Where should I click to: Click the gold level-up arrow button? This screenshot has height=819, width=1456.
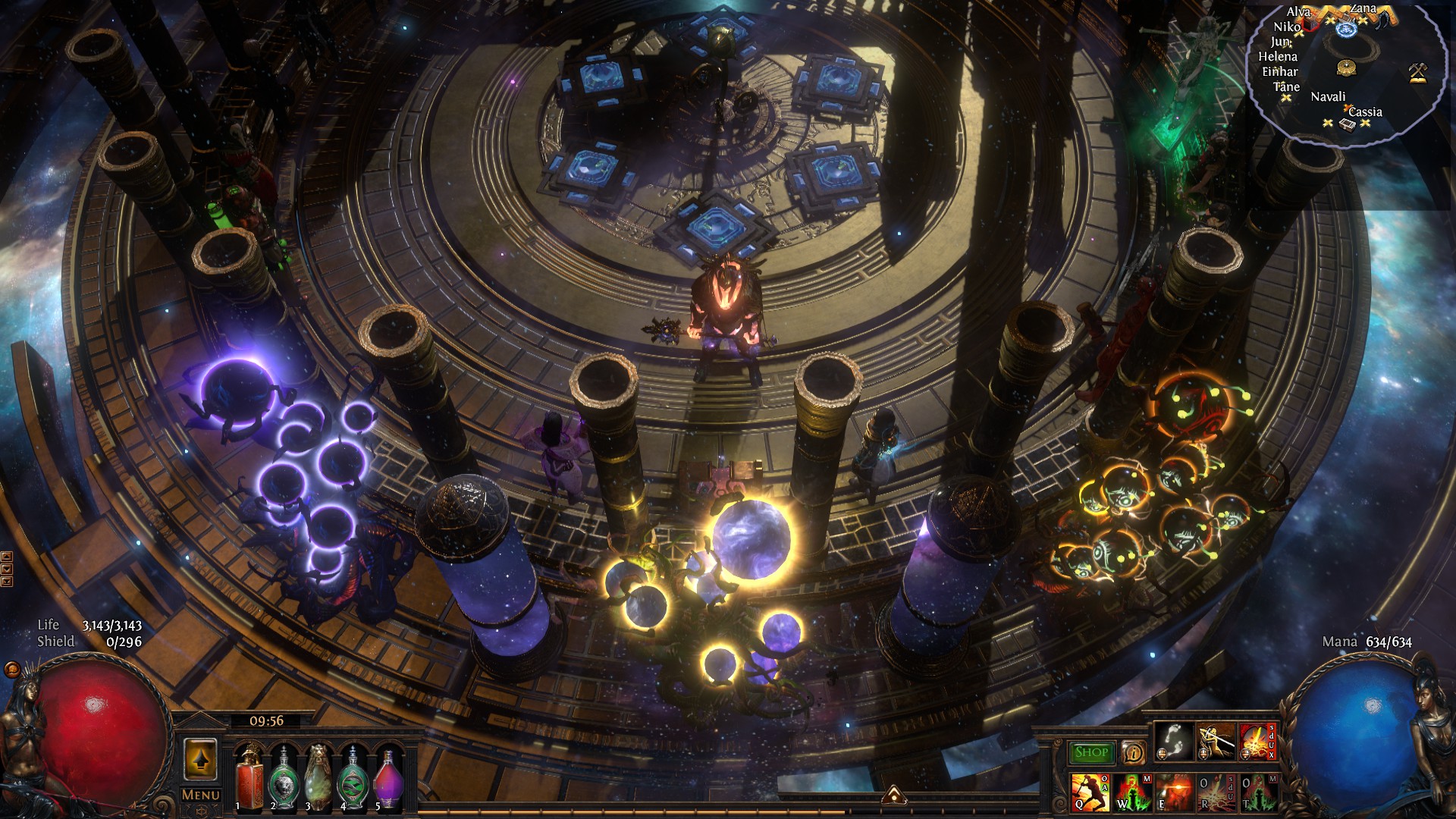pyautogui.click(x=200, y=760)
